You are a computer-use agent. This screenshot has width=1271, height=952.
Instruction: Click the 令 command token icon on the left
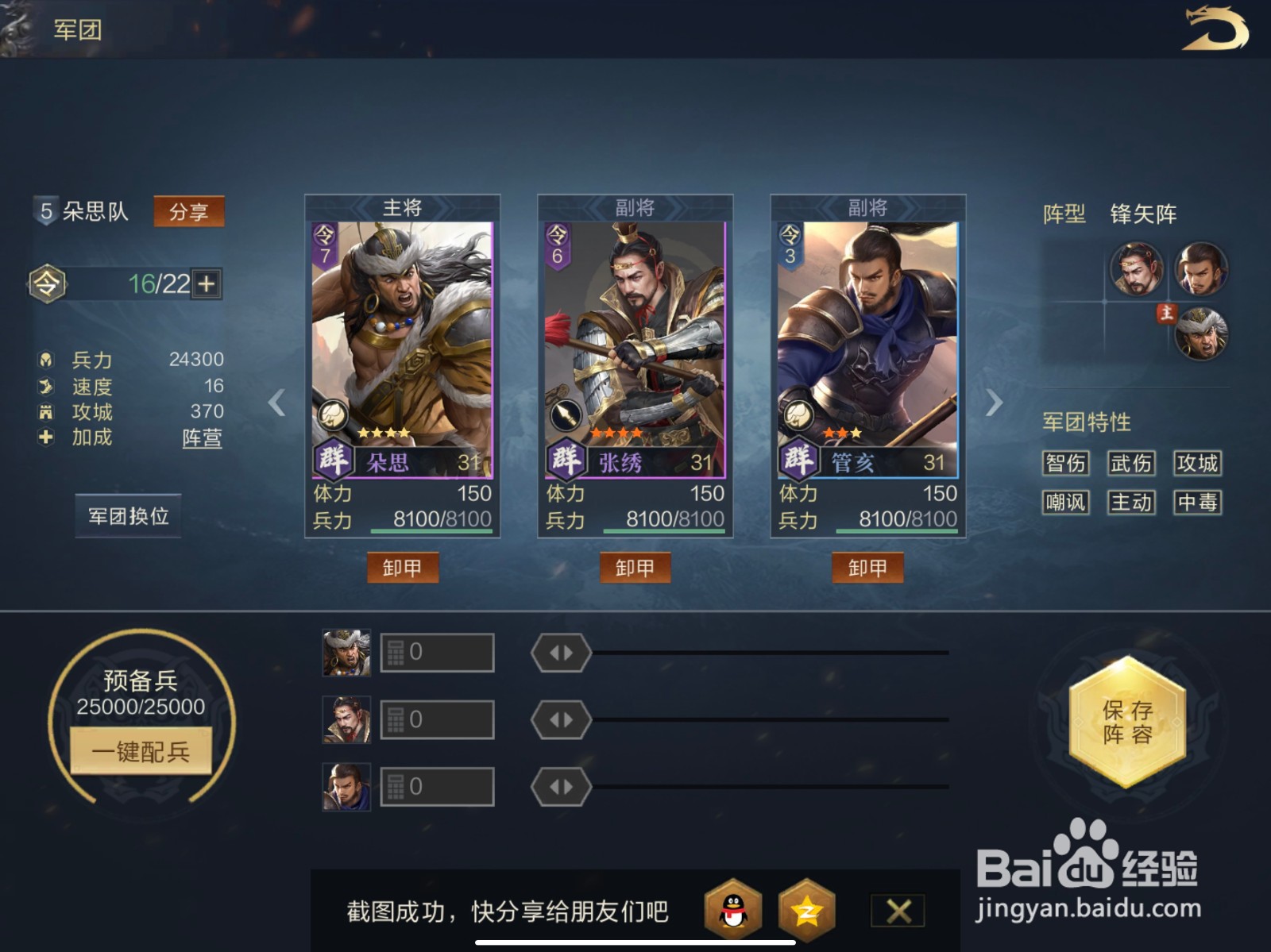click(48, 283)
